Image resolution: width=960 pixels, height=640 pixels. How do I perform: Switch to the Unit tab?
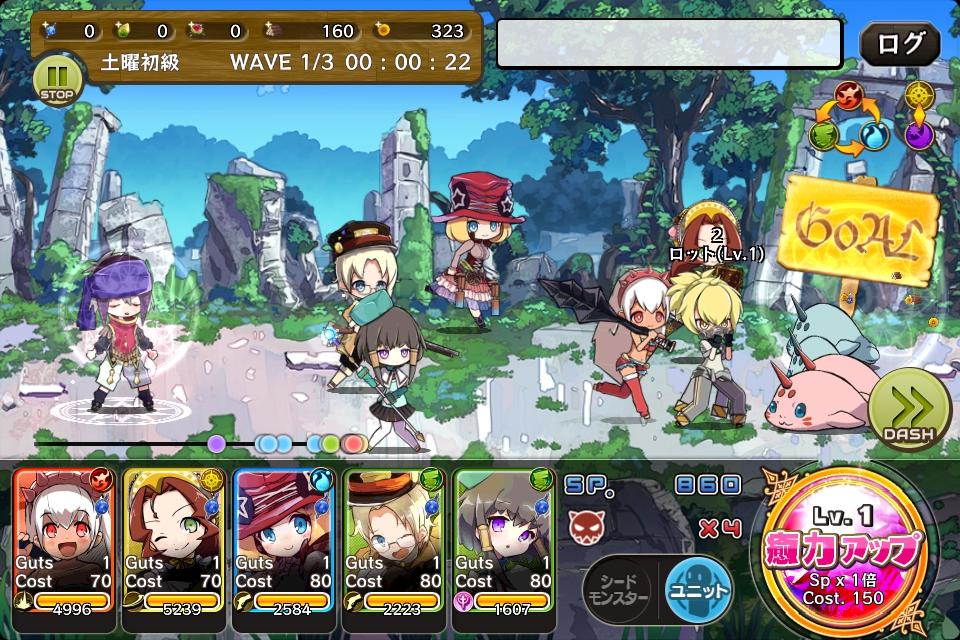coord(697,590)
